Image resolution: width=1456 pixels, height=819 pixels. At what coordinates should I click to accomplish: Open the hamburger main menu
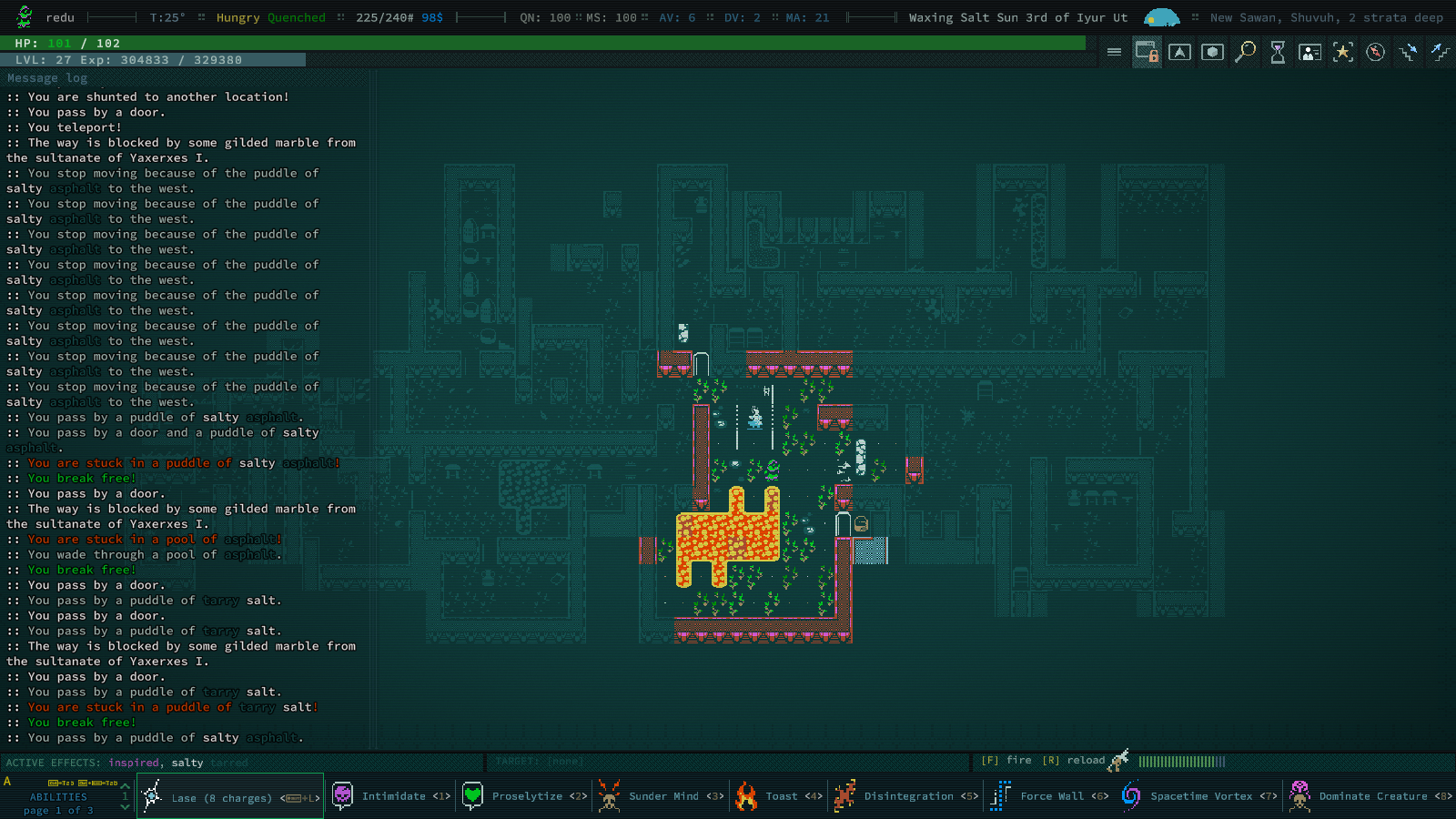point(1114,52)
